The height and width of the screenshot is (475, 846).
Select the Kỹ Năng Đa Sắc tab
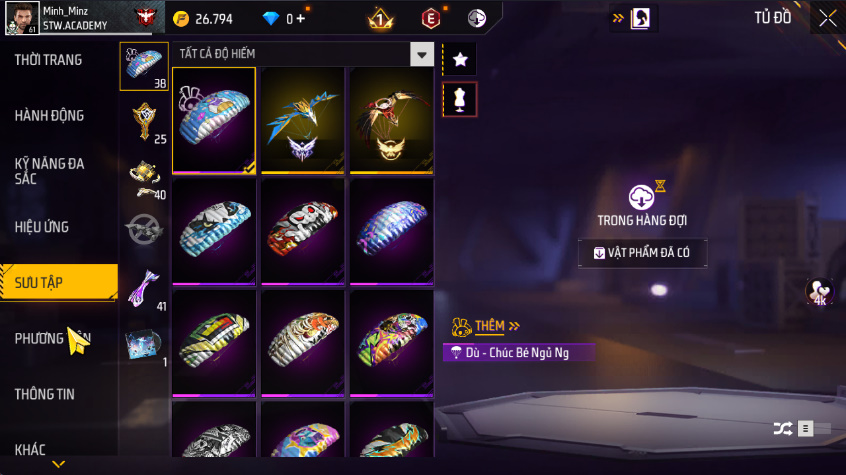[x=49, y=170]
